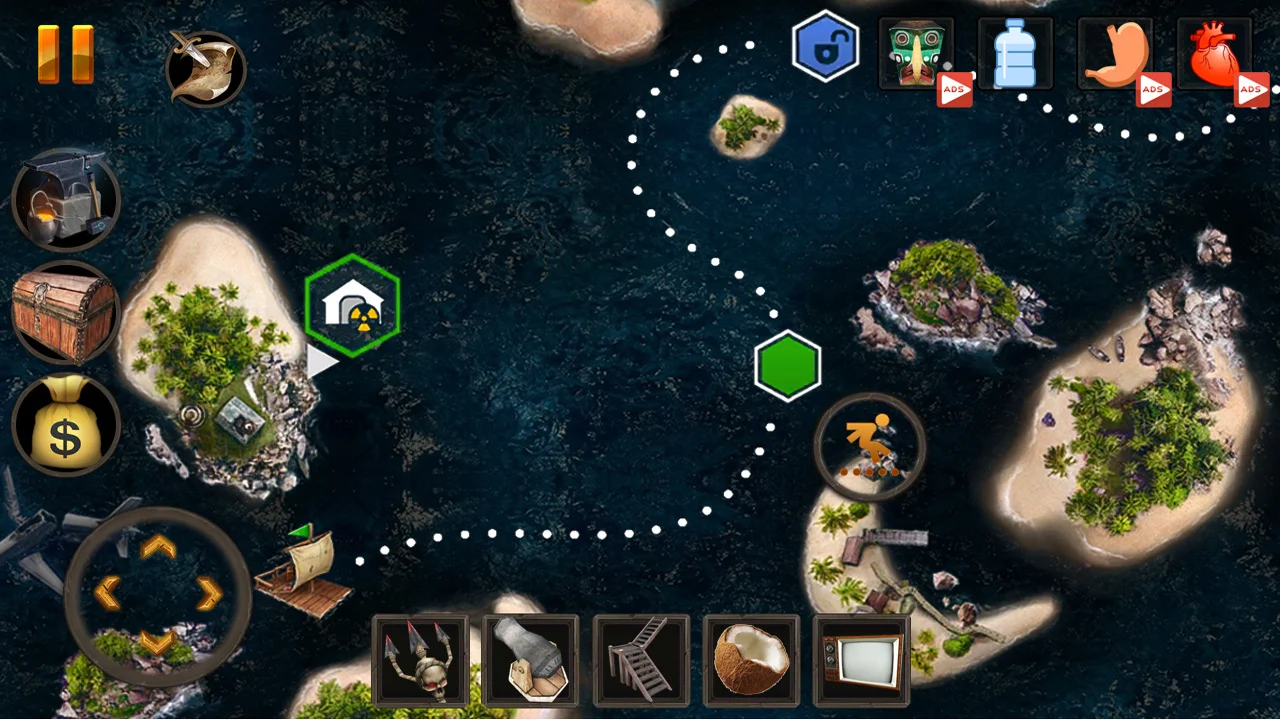Select the skull spear item in hotbar
1280x720 pixels.
(421, 660)
